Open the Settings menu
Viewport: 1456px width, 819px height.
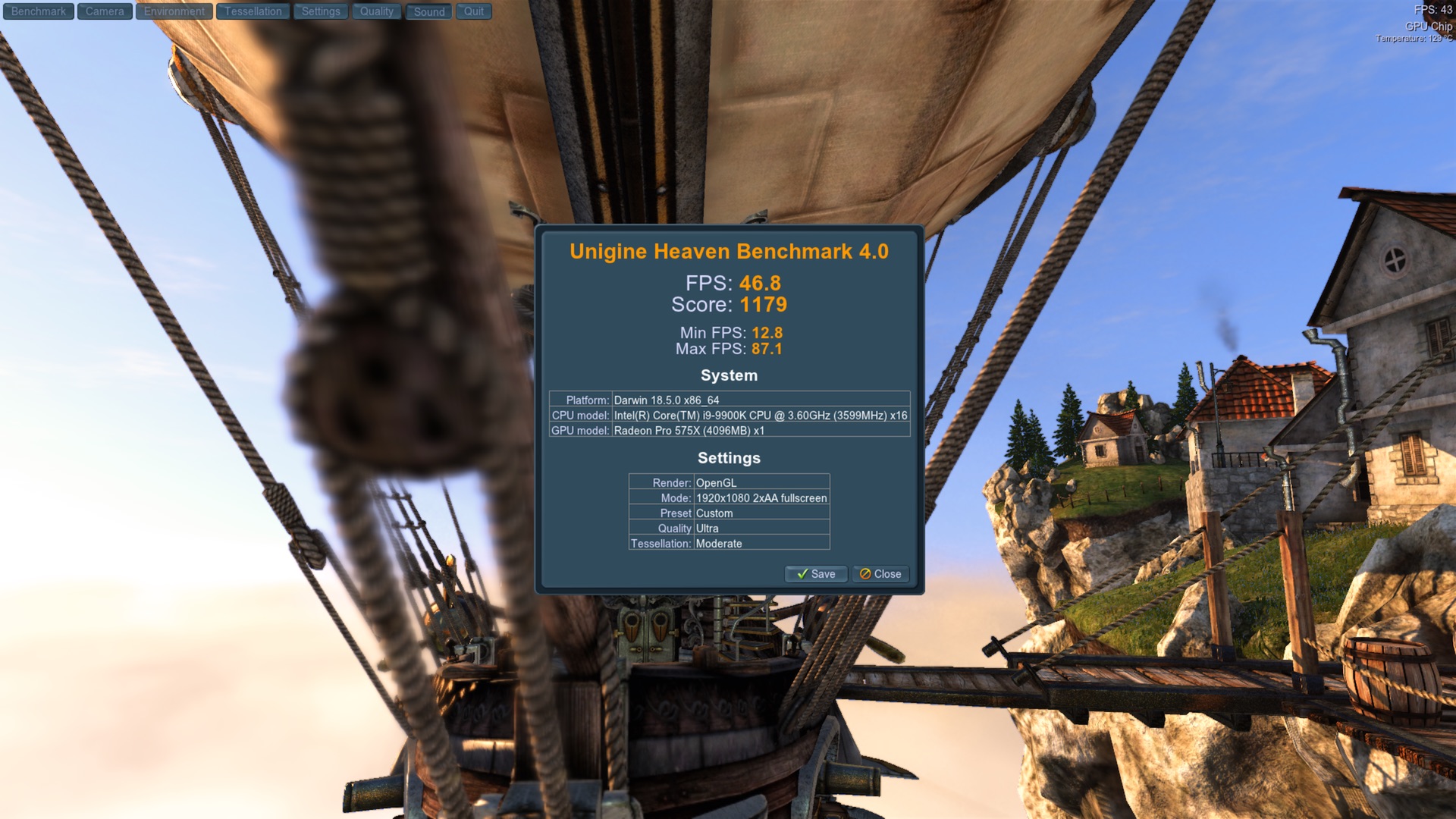(x=321, y=11)
